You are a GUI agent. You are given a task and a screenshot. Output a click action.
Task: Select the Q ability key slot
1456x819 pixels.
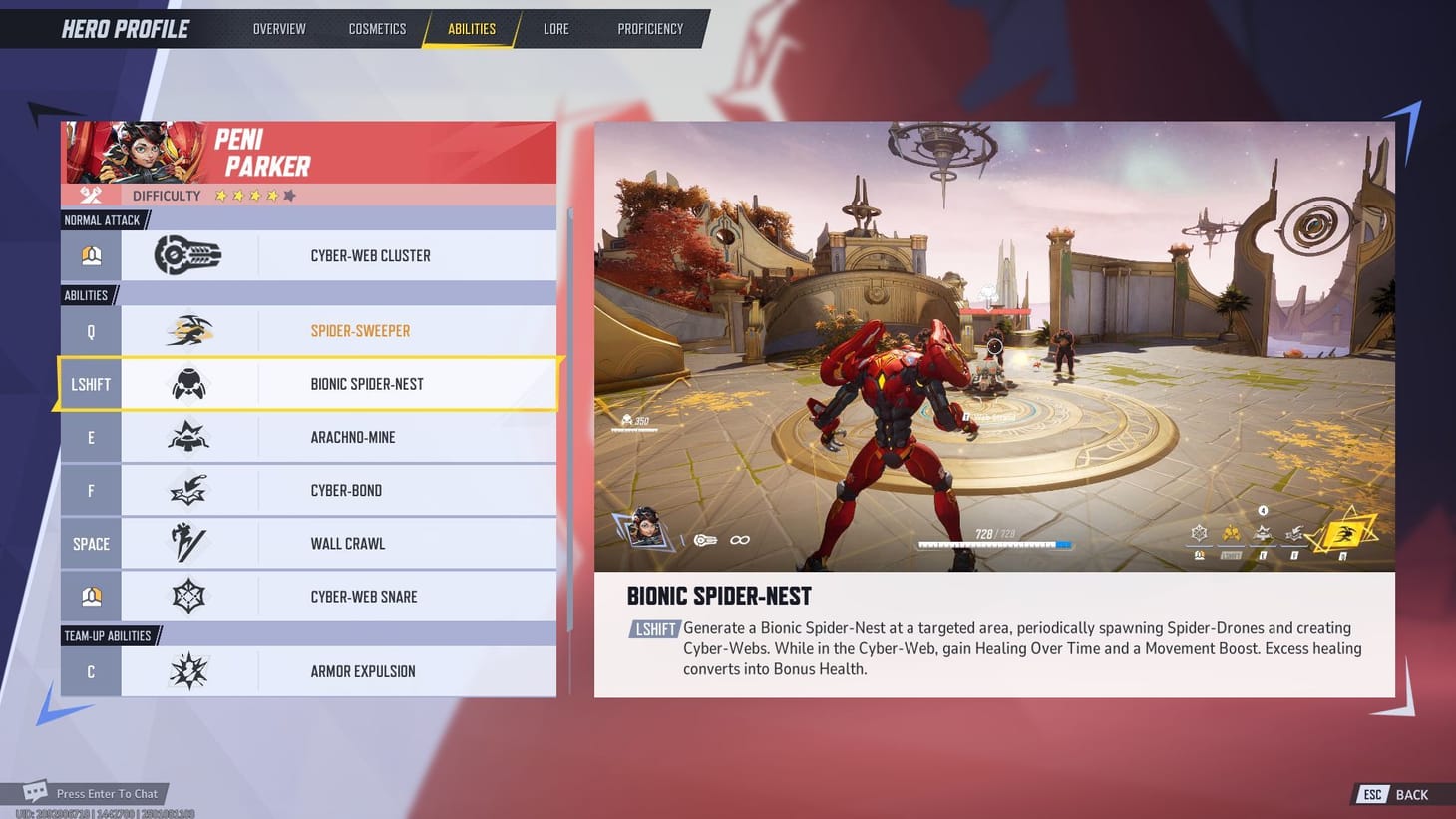point(90,330)
